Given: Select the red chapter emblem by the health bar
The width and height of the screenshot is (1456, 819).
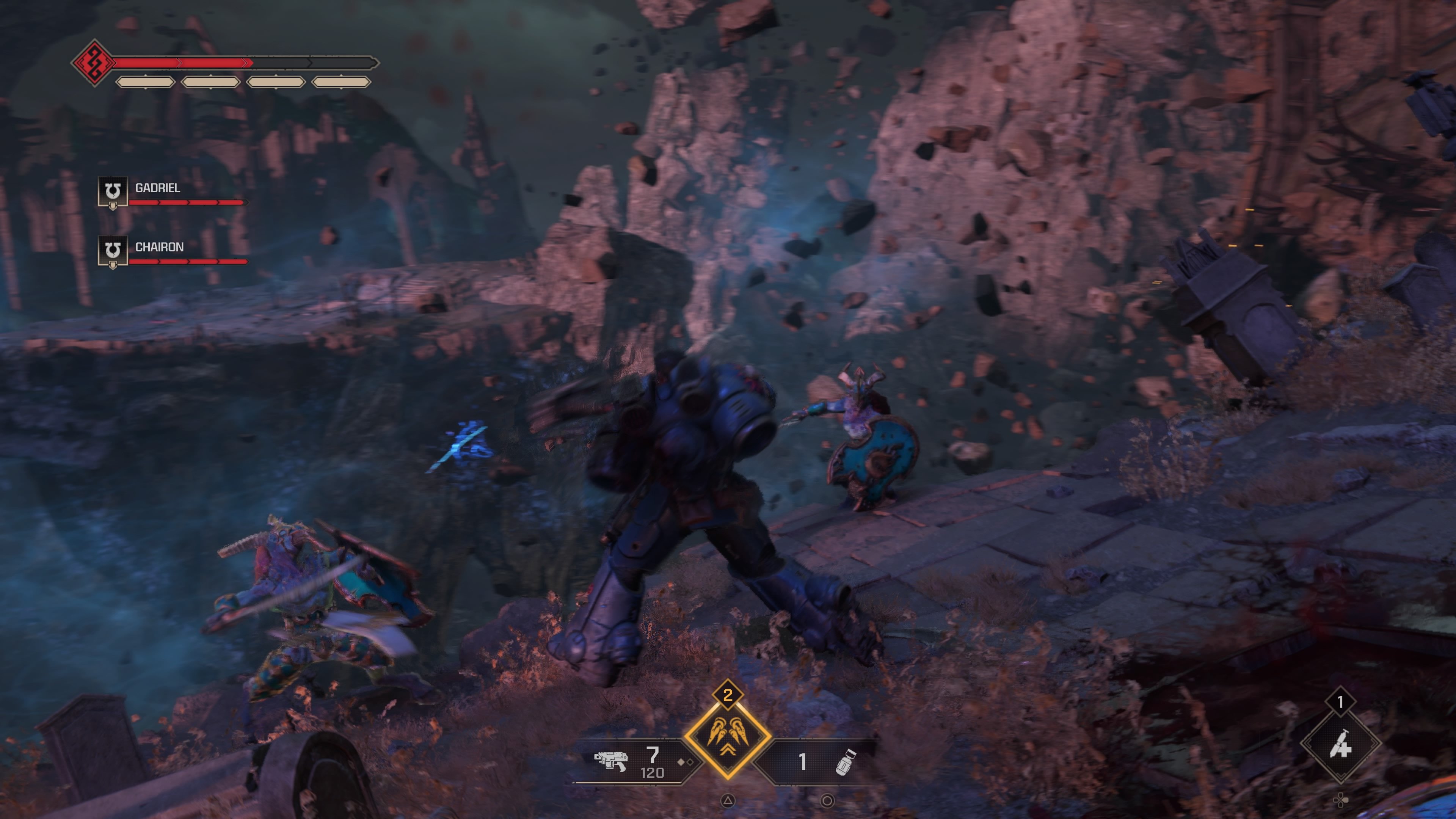Looking at the screenshot, I should 95,62.
